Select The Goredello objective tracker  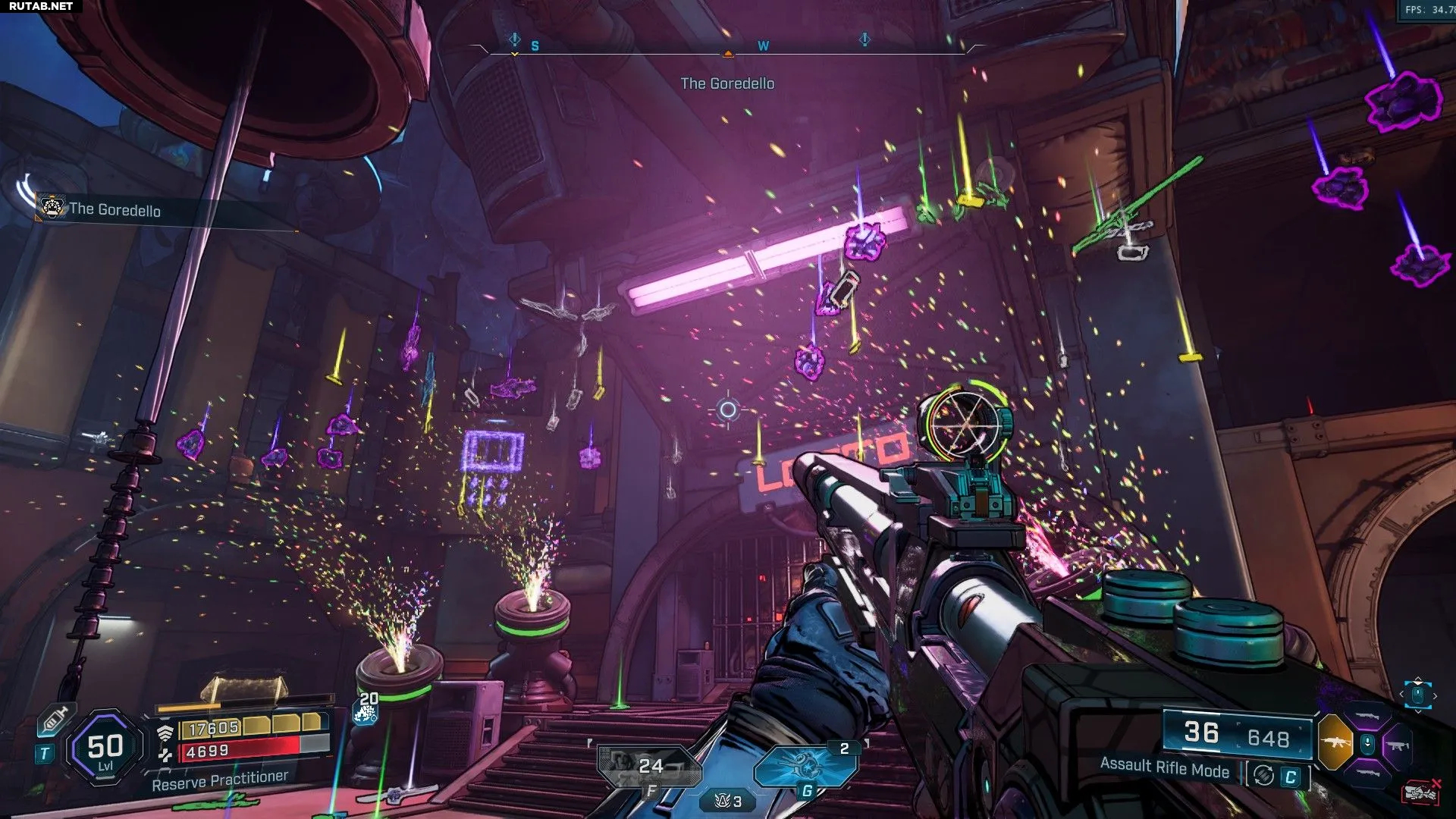114,210
